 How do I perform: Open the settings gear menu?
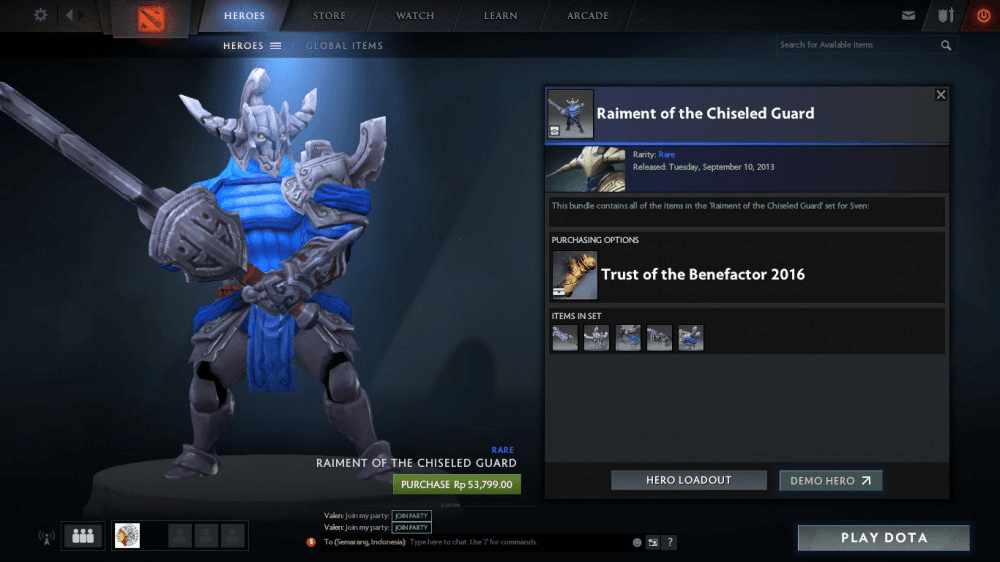click(x=40, y=15)
